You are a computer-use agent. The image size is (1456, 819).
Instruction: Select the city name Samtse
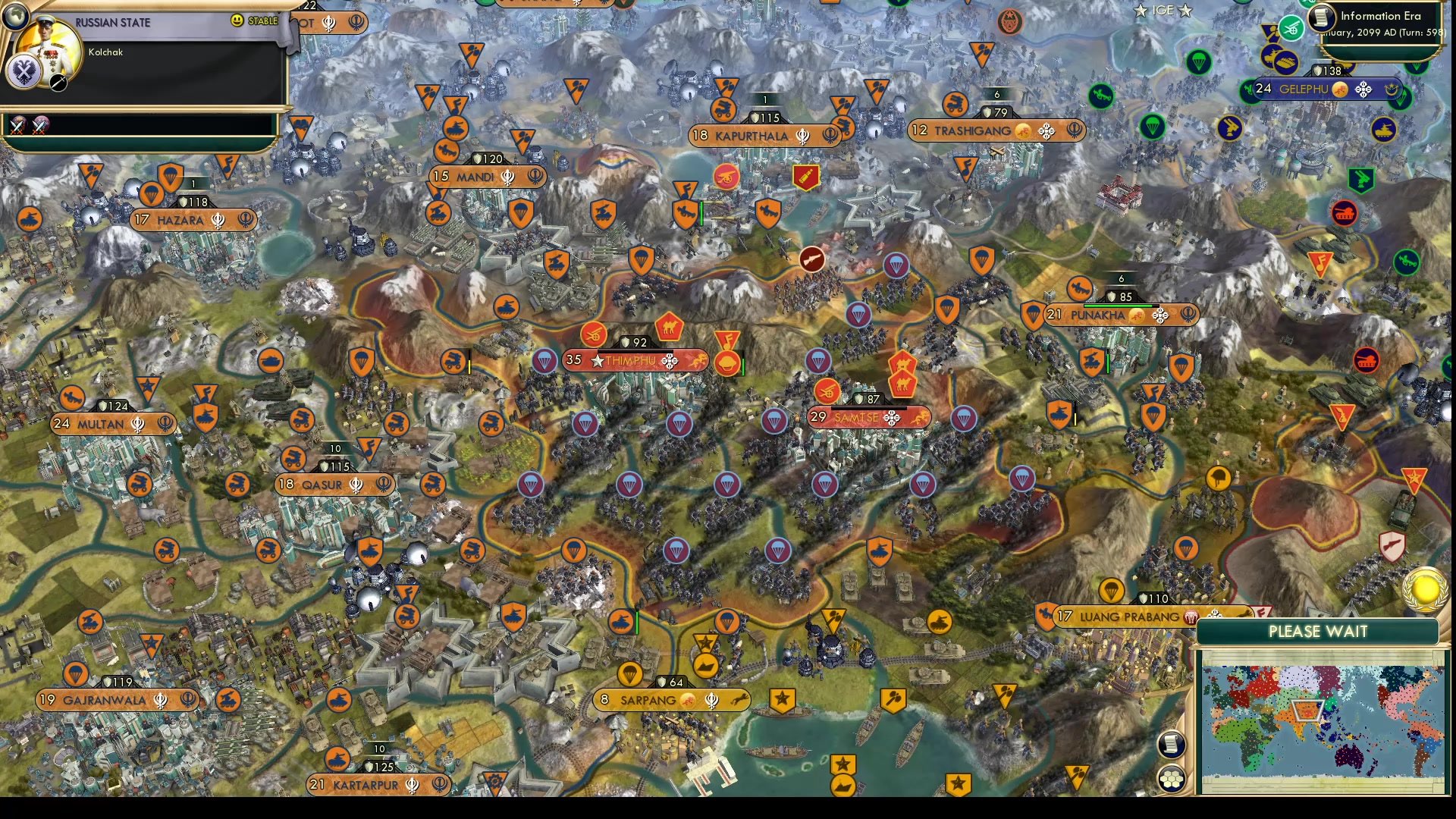[855, 417]
